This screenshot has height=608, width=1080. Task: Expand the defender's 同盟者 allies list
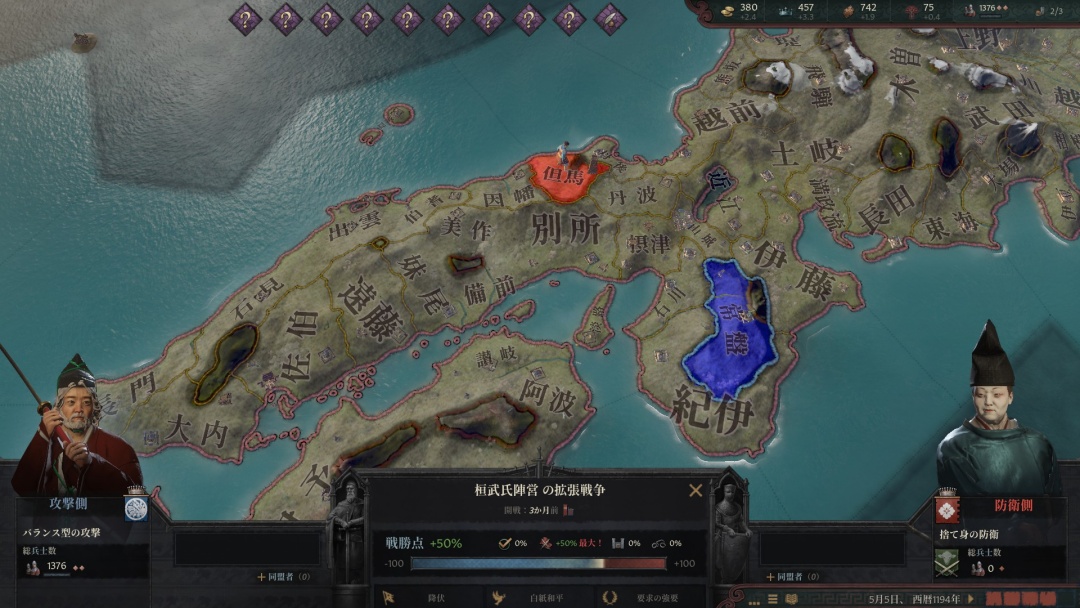coord(791,576)
